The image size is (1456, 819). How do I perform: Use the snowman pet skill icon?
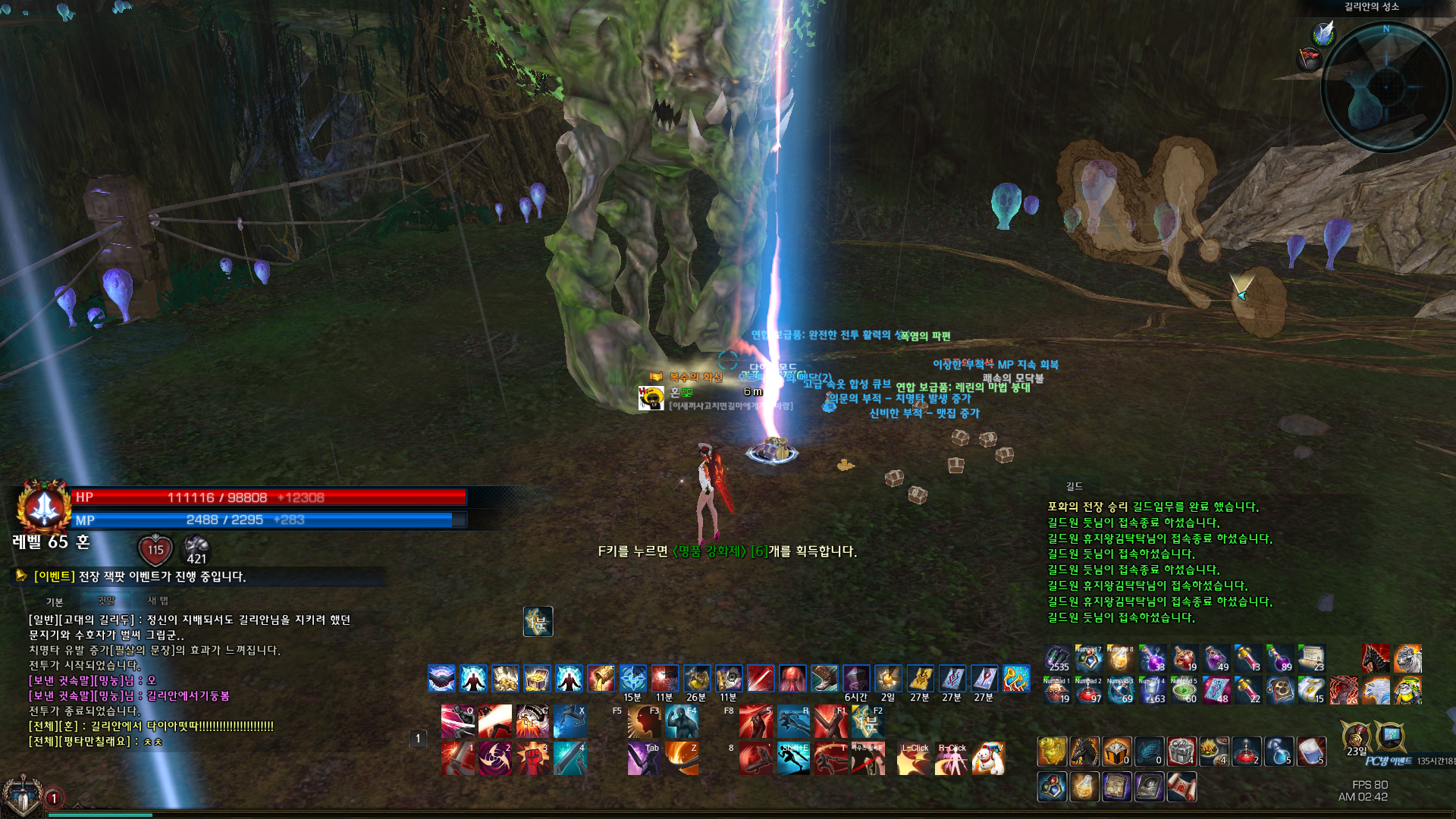click(988, 758)
